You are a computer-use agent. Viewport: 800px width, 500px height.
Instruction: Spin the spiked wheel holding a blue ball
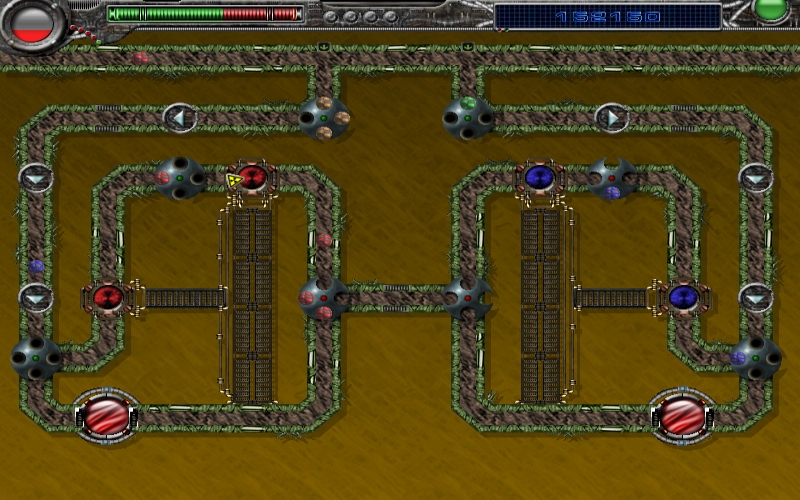point(612,178)
